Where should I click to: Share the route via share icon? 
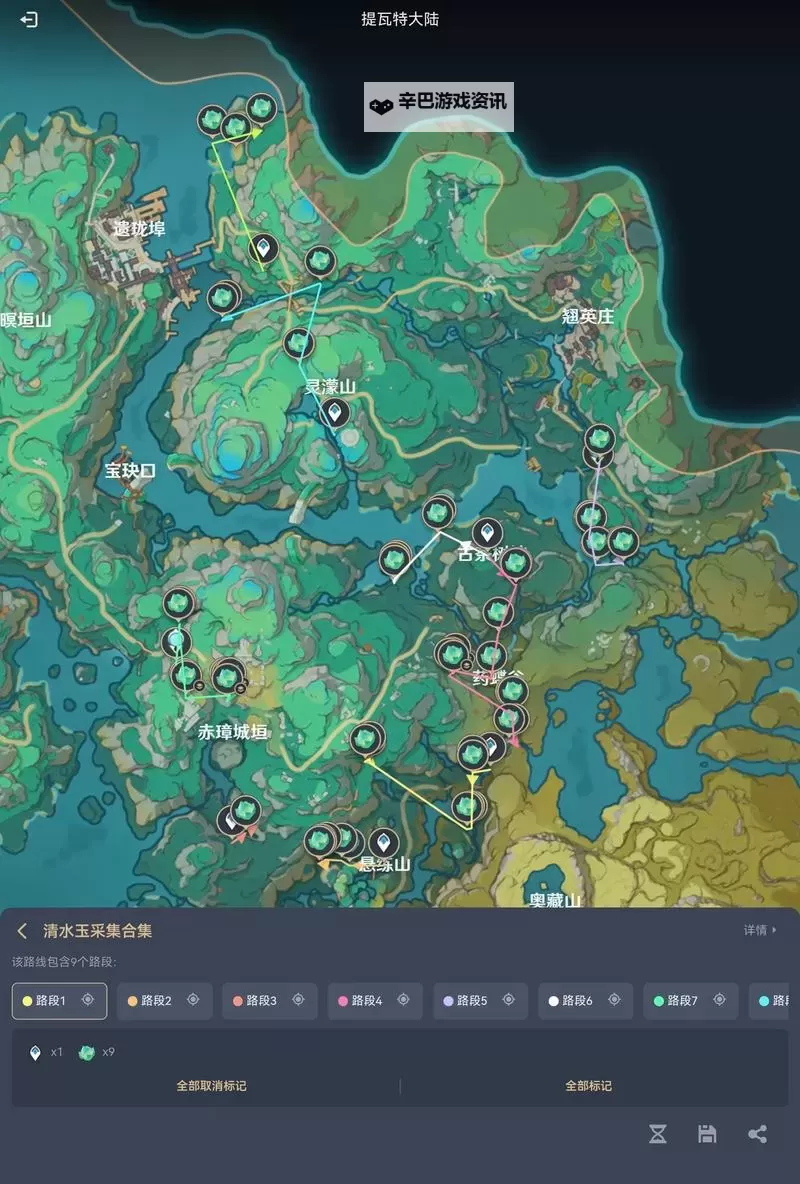[757, 1133]
